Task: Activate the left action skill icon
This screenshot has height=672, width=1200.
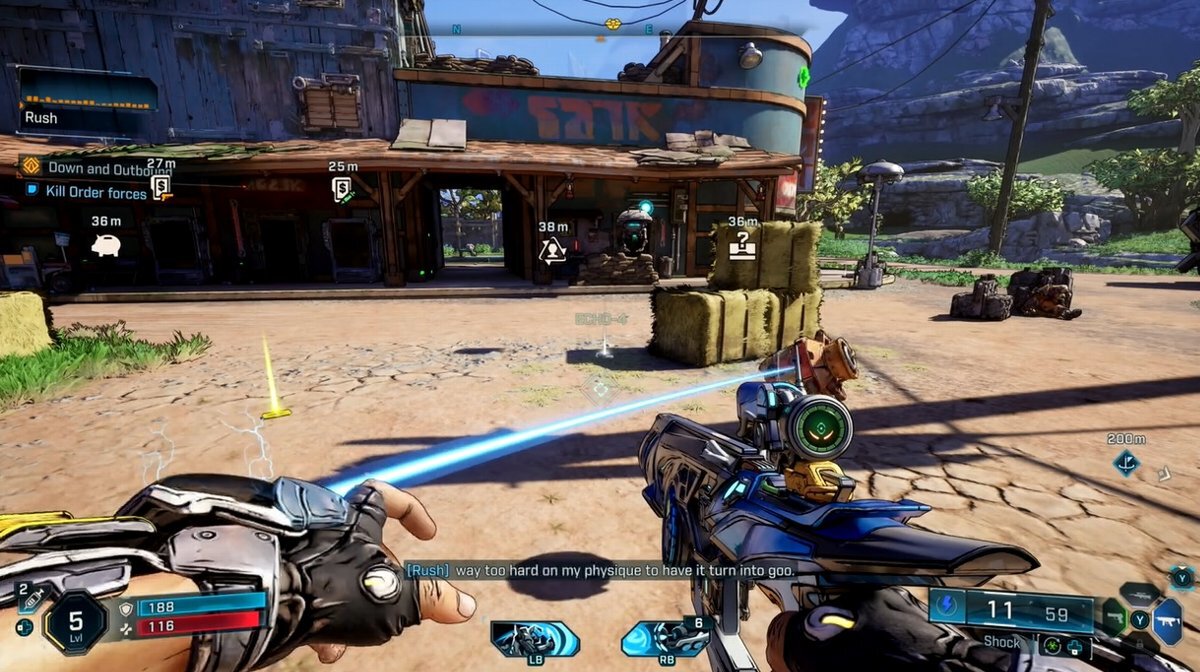Action: tap(534, 638)
